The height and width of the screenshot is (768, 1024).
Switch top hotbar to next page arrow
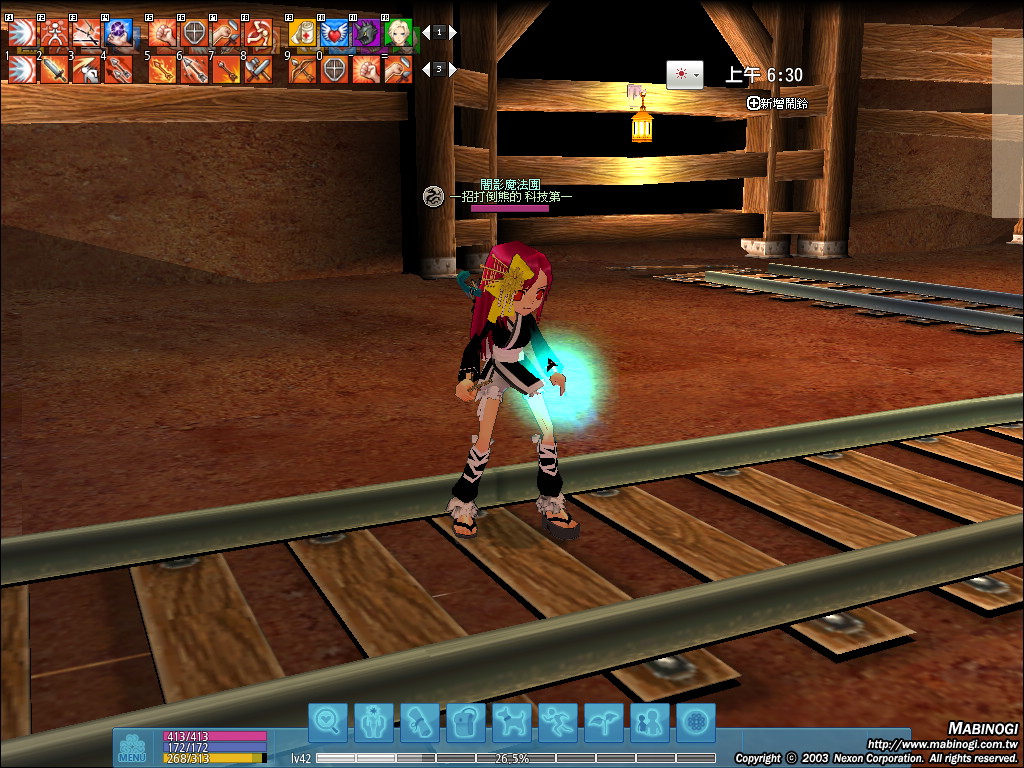coord(453,32)
